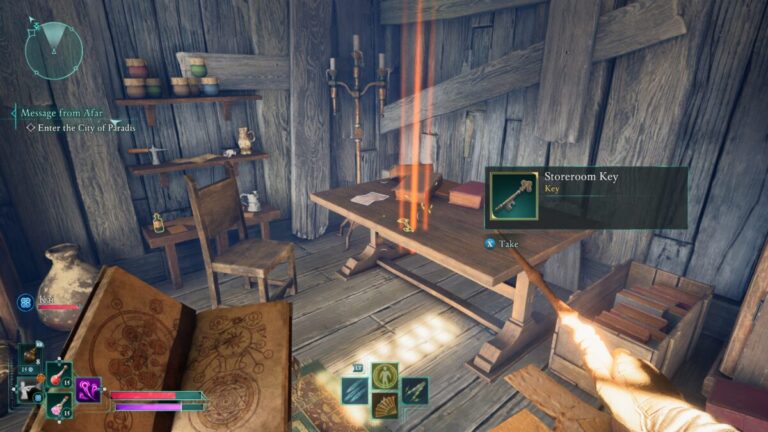
Task: Use the red health potion slot
Action: [x=59, y=375]
